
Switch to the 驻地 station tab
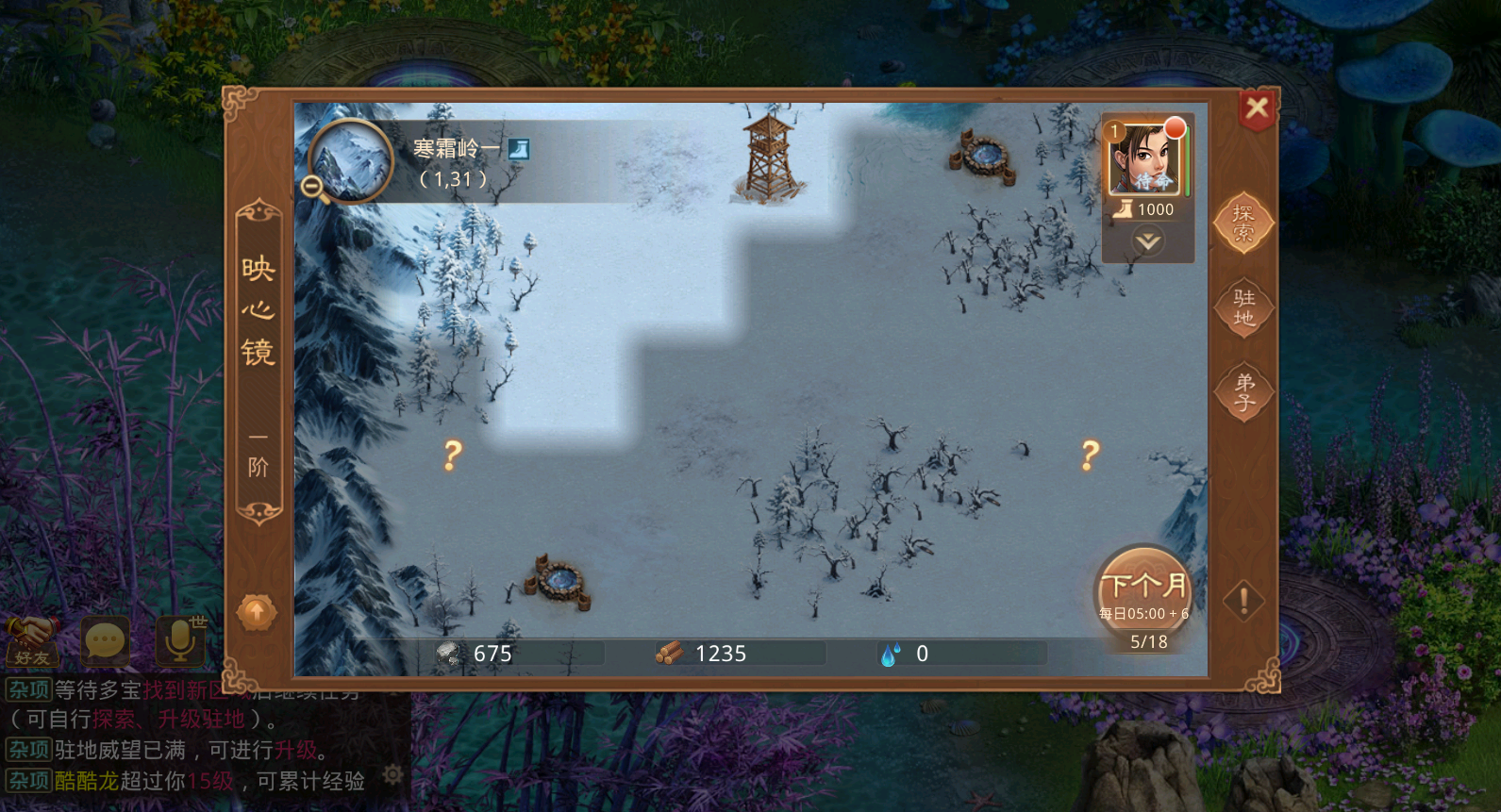1243,307
